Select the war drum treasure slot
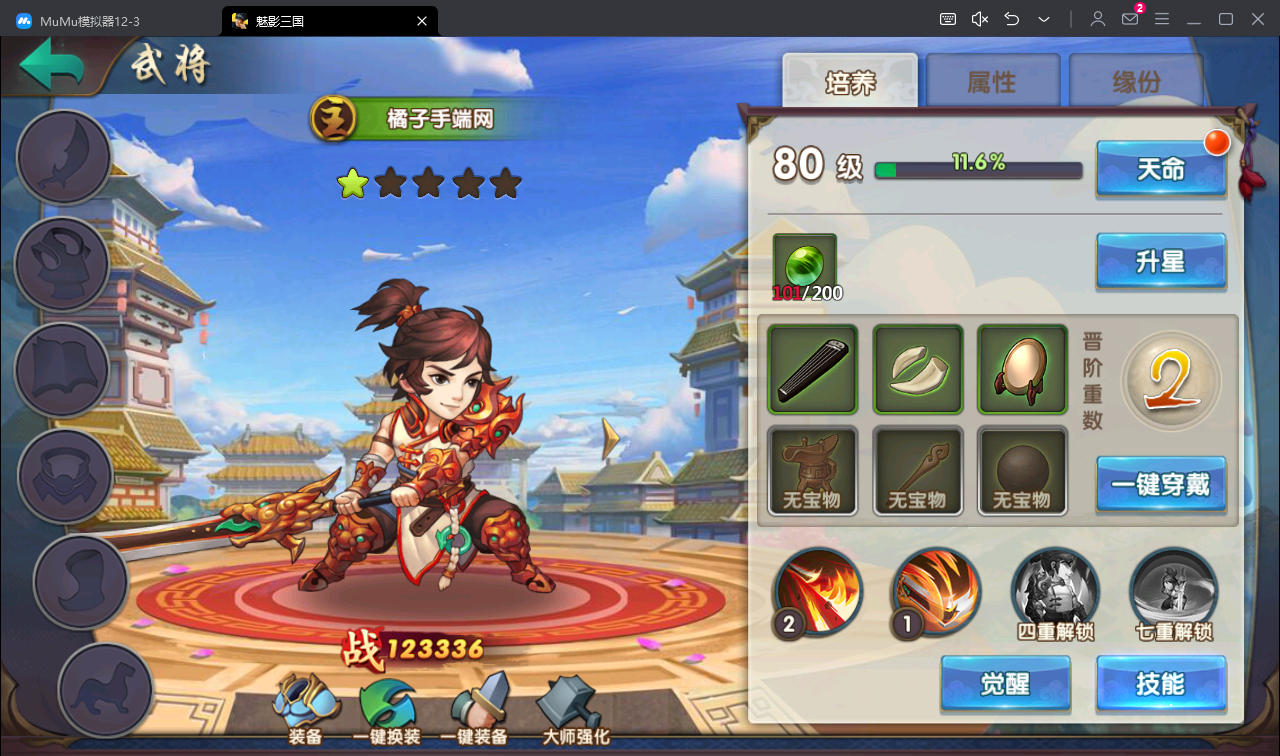 coord(1021,369)
